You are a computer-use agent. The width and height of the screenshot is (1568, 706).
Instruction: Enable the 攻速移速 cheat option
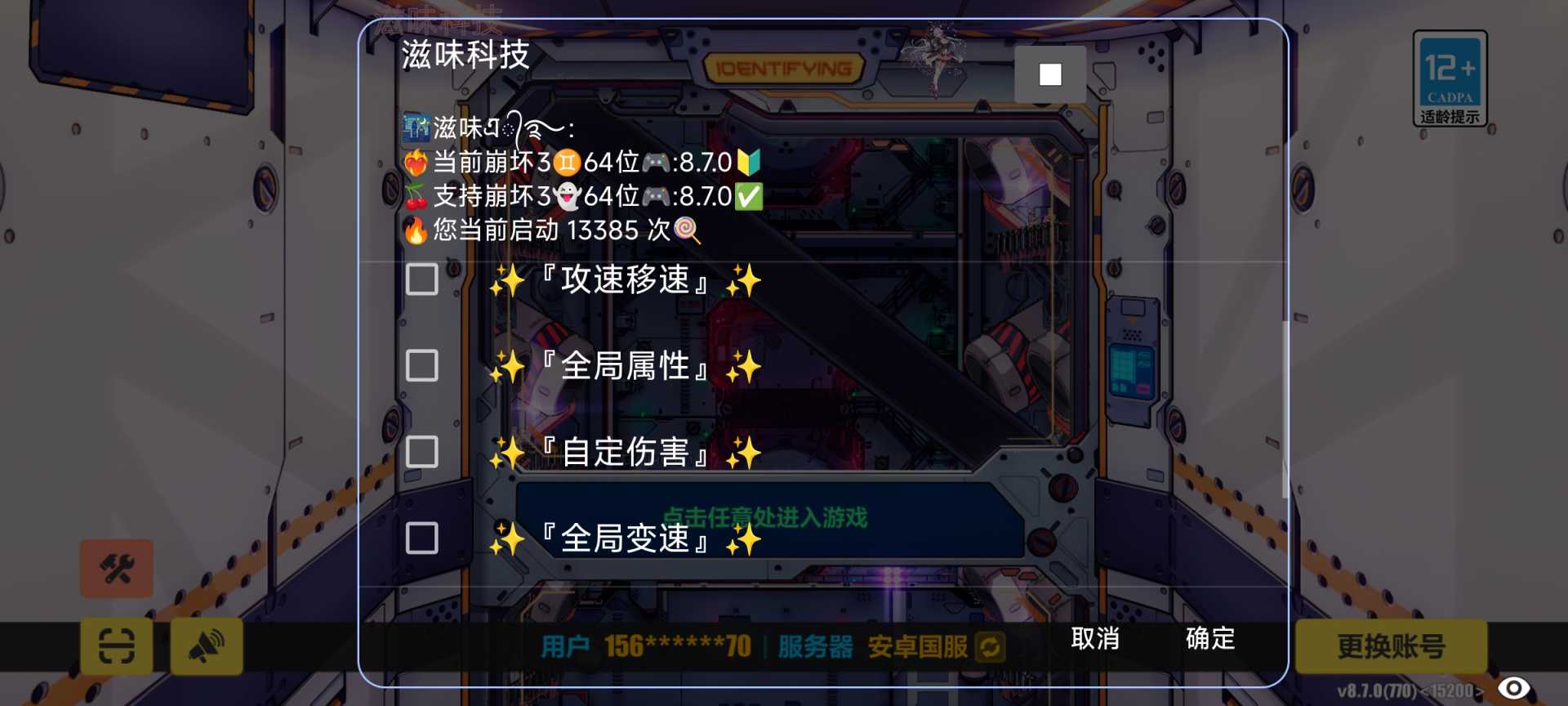tap(422, 281)
